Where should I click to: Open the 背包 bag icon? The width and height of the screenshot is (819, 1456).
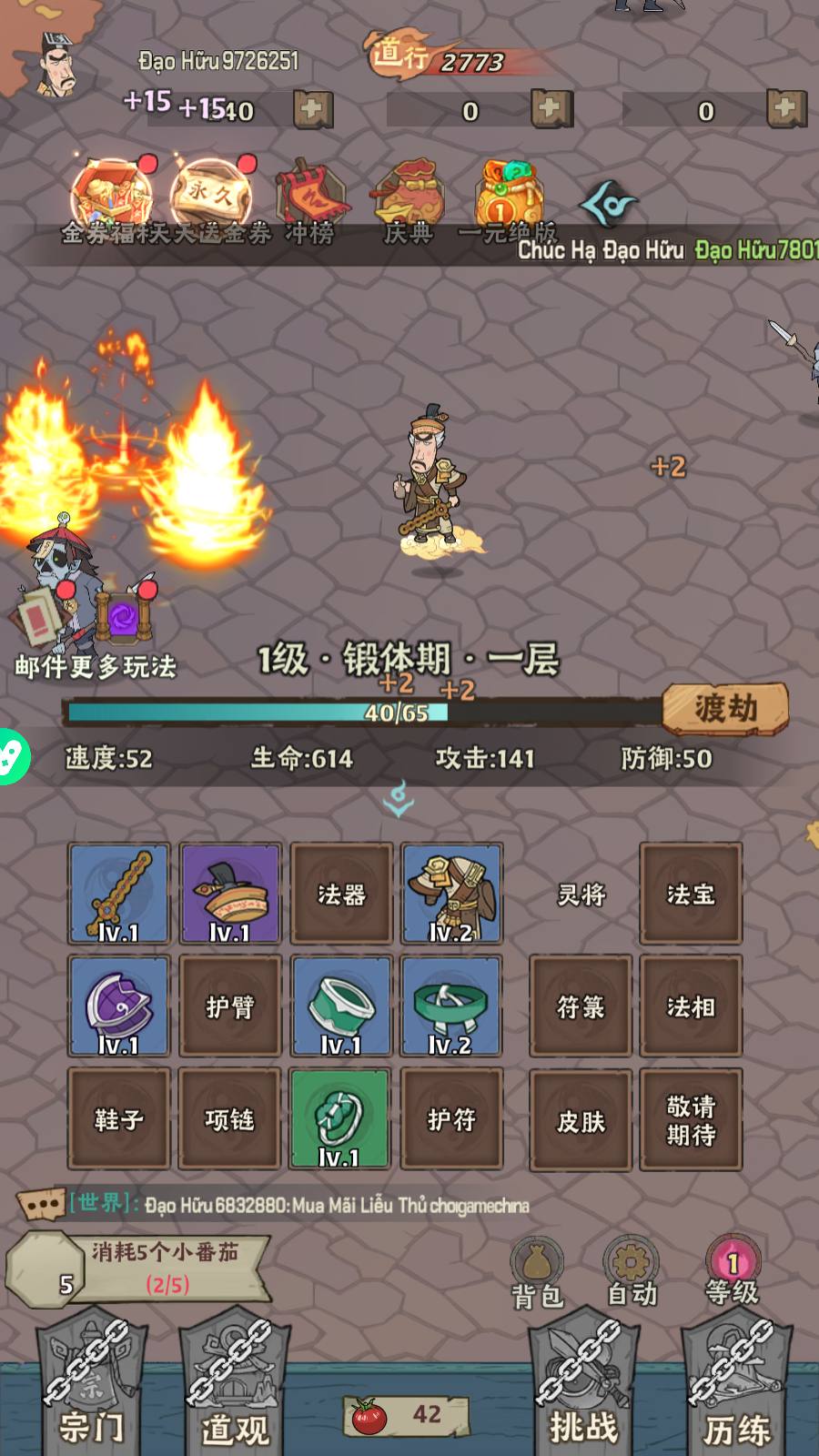pyautogui.click(x=537, y=1271)
